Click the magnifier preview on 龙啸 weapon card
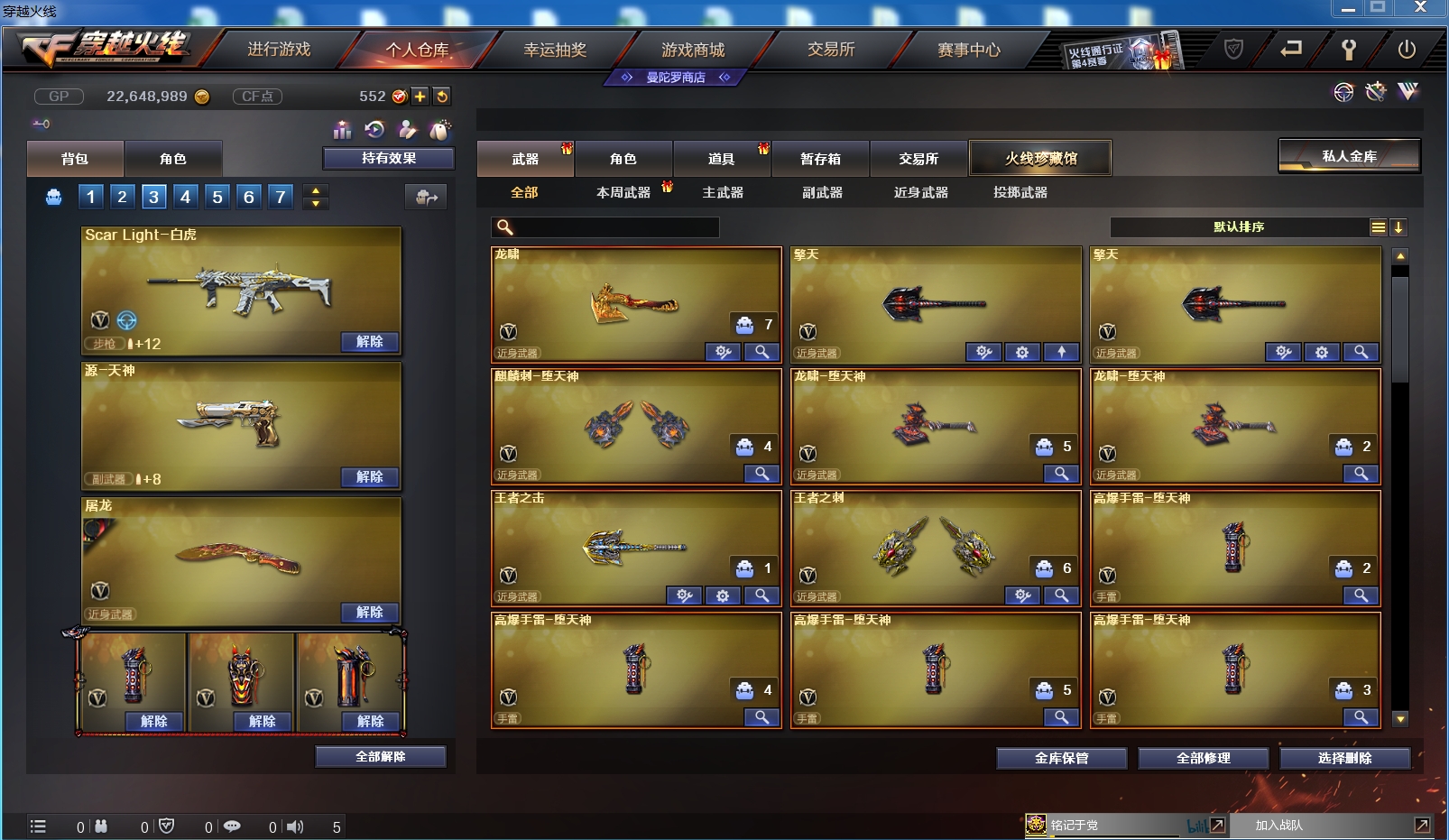This screenshot has width=1449, height=840. [761, 352]
